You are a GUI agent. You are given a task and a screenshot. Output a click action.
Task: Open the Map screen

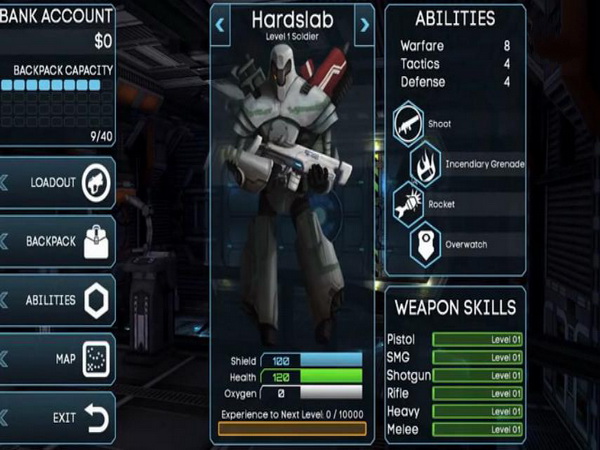pyautogui.click(x=58, y=358)
